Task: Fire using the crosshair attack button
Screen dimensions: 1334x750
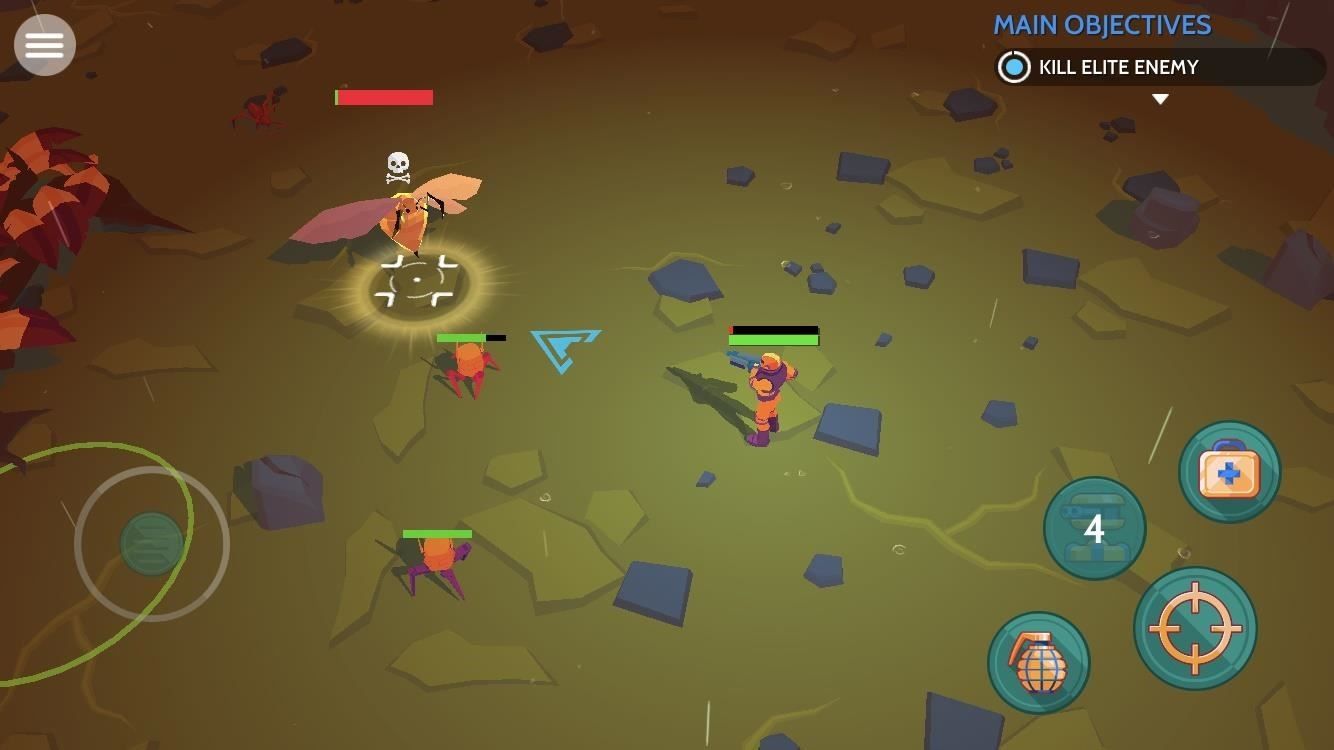Action: (x=1195, y=628)
